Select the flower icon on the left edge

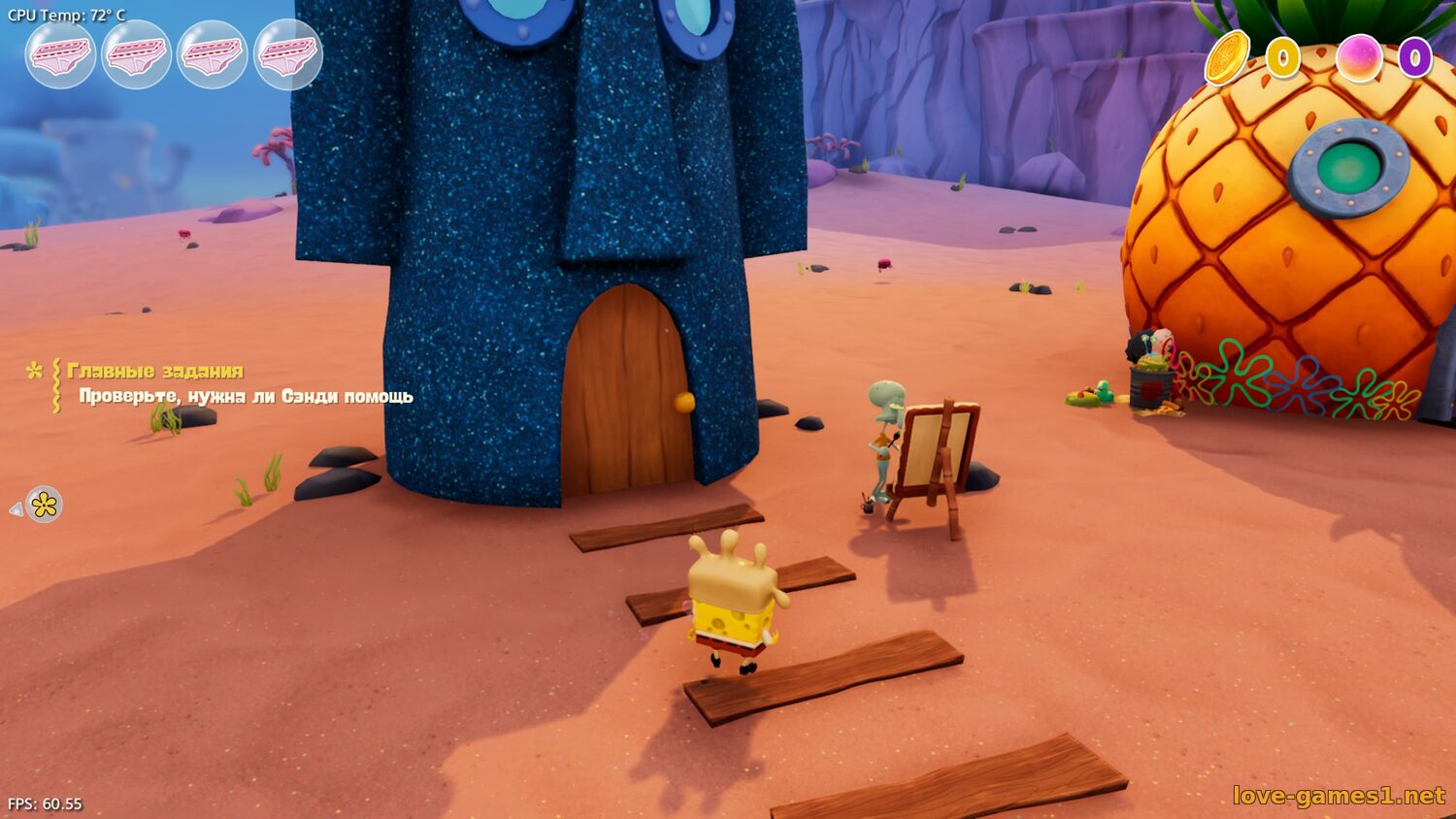[x=44, y=505]
